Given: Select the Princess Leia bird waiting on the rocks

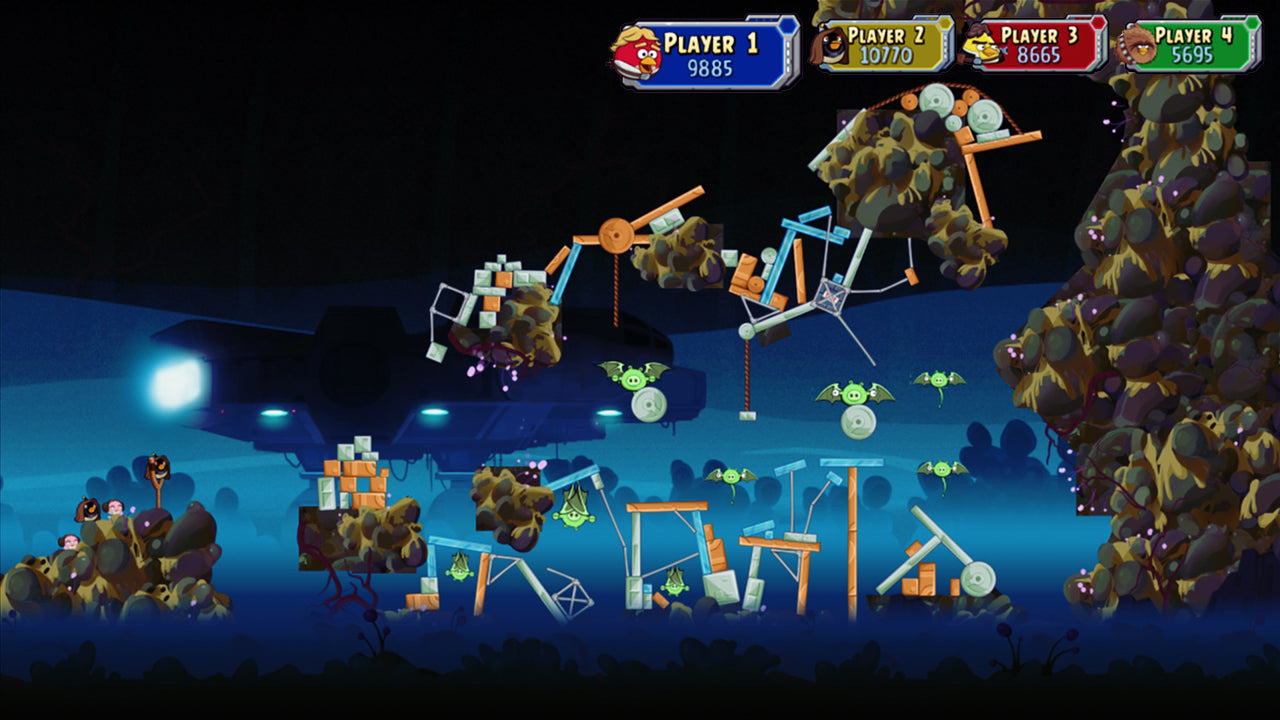Looking at the screenshot, I should [115, 508].
